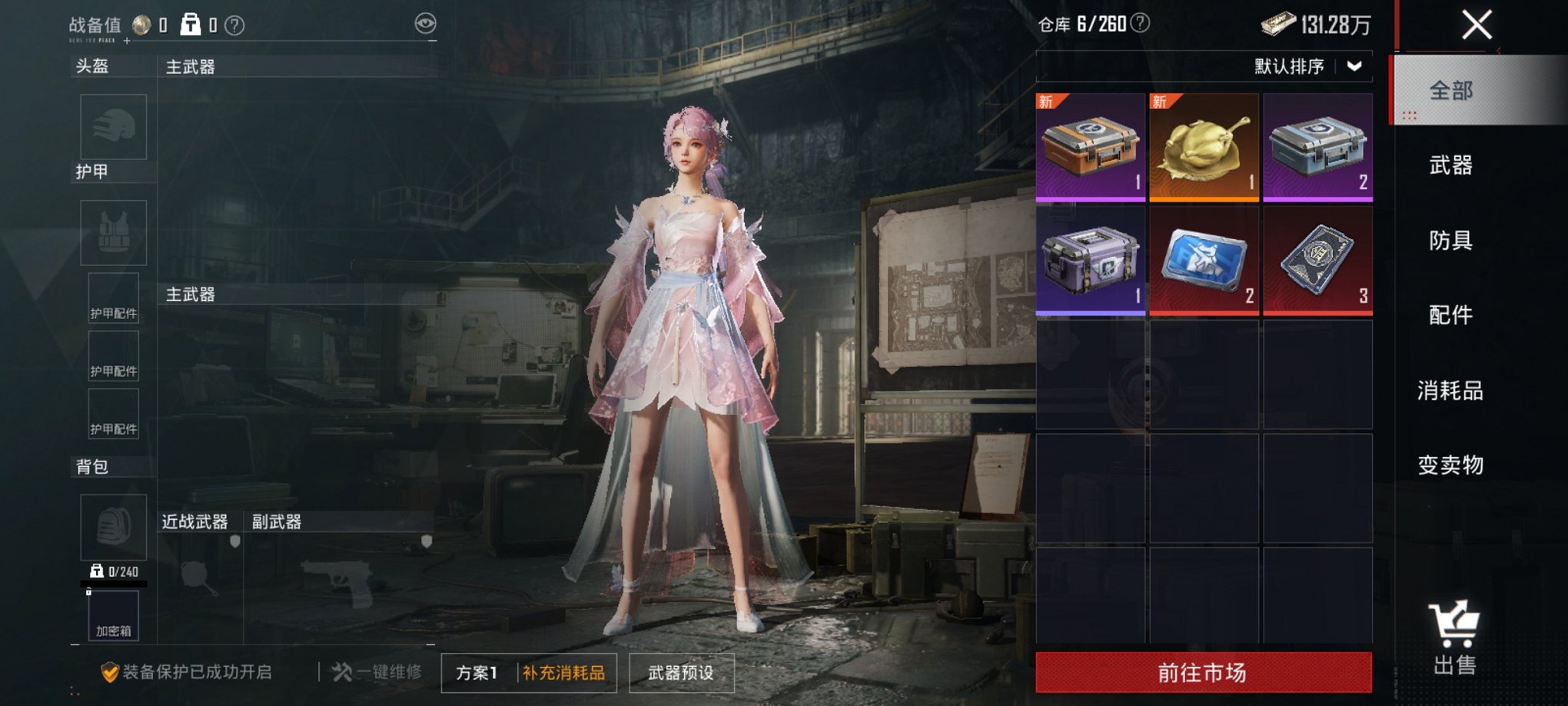Click the armor vest icon under 护甲
1568x706 pixels.
pos(113,232)
